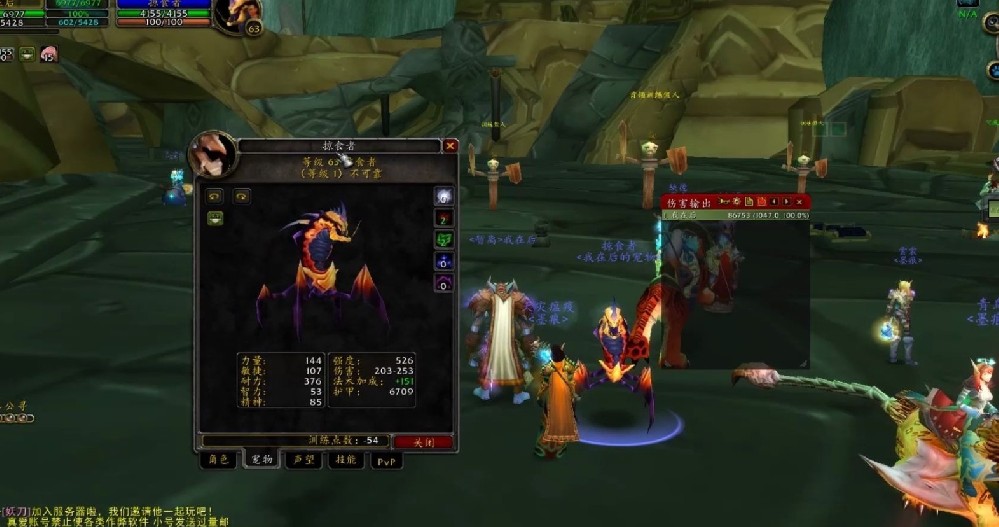The width and height of the screenshot is (999, 527).
Task: Open the 声望 reputation tab
Action: tap(302, 460)
